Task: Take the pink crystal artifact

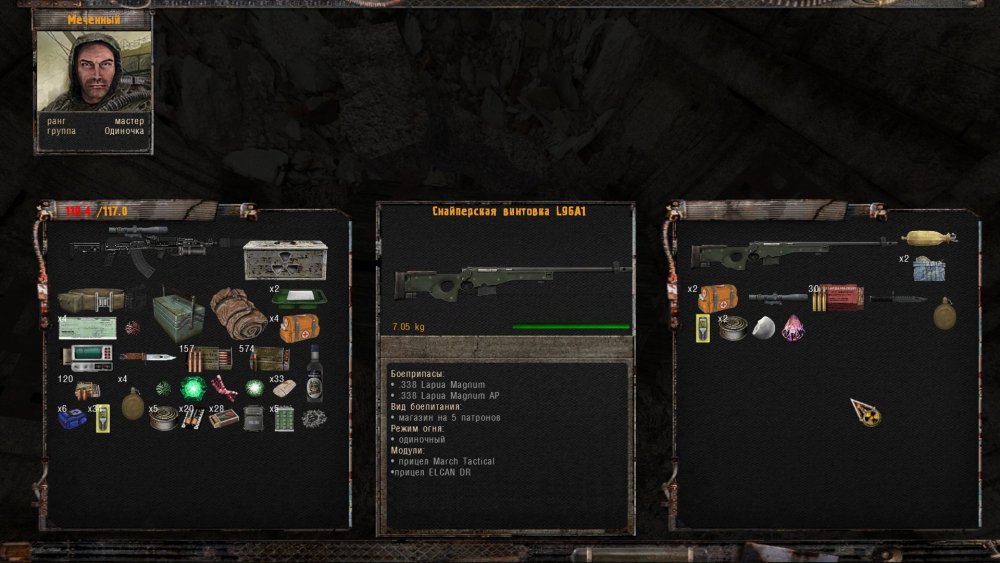Action: pyautogui.click(x=793, y=327)
